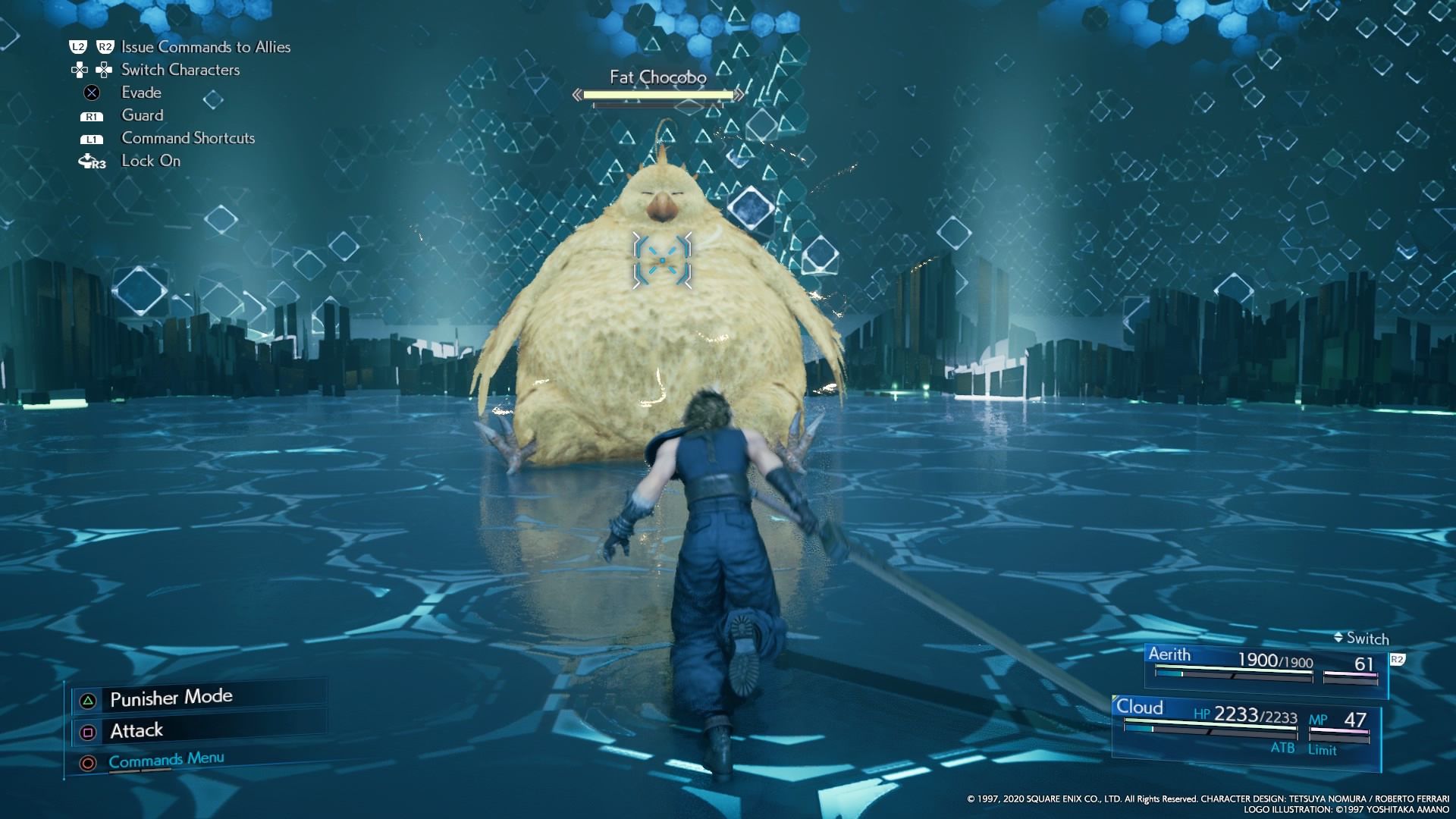Click the Attack command entry
1456x819 pixels.
(x=136, y=730)
